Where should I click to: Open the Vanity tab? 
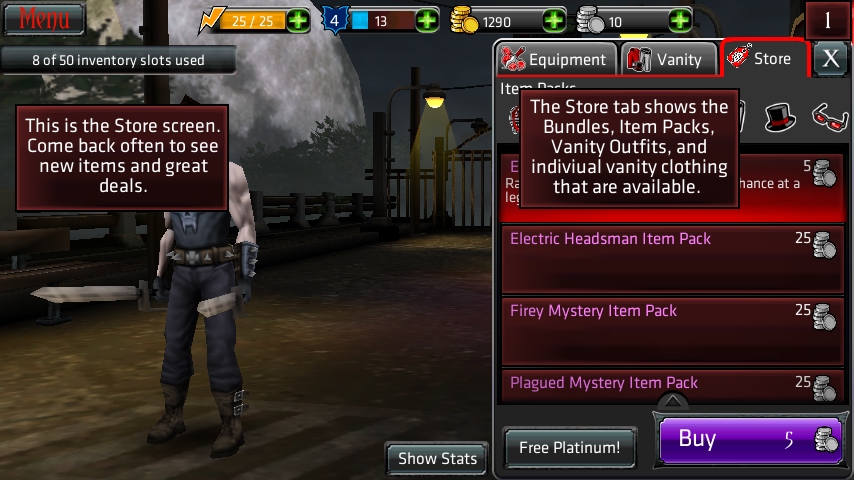coord(668,59)
